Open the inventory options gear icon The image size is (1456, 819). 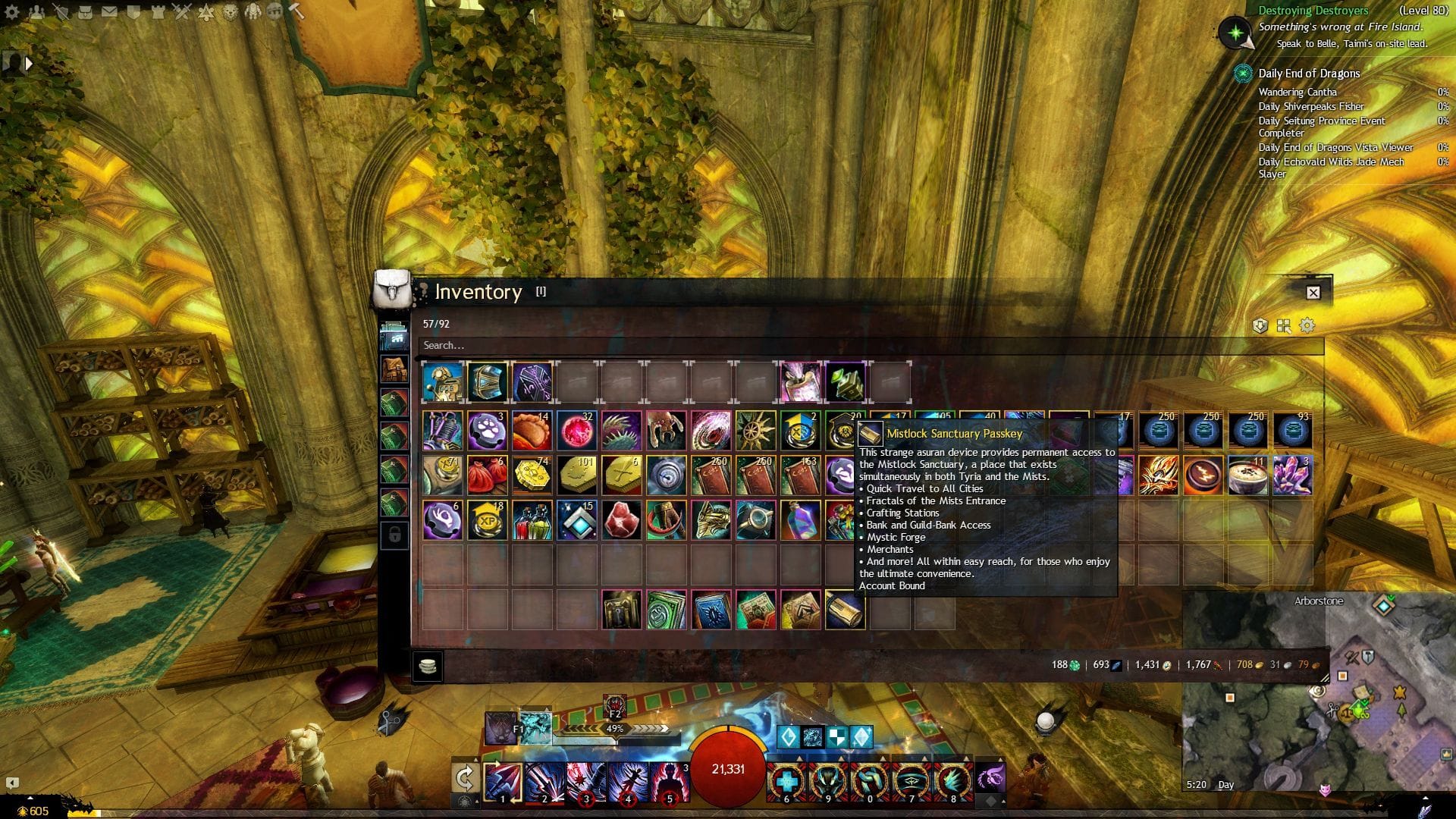point(1306,325)
